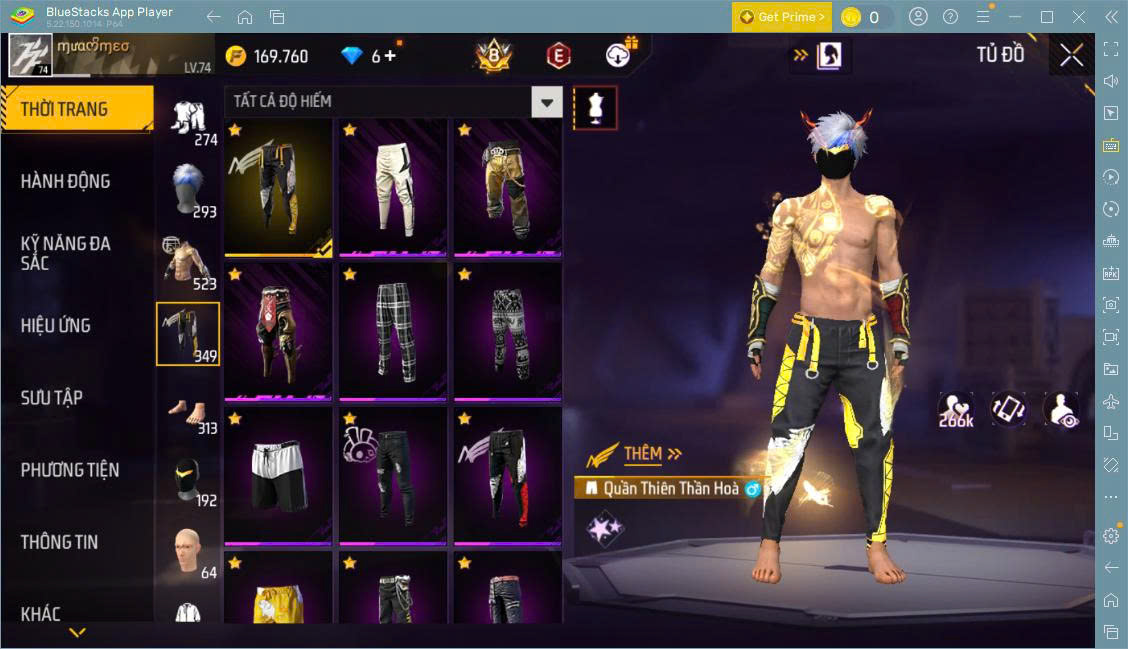Hide character view with the eye icon
This screenshot has height=649, width=1128.
point(1060,409)
